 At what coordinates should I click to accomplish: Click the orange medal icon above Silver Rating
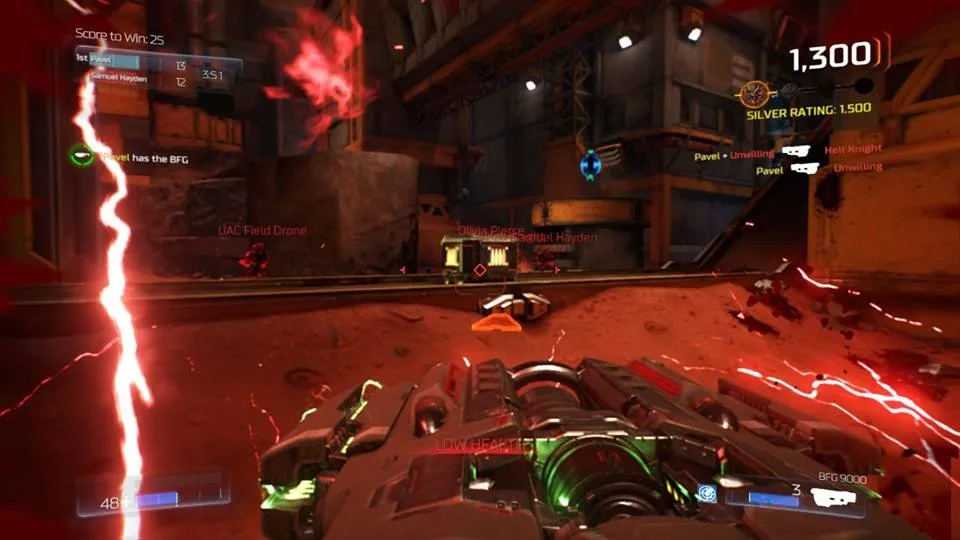(x=757, y=94)
